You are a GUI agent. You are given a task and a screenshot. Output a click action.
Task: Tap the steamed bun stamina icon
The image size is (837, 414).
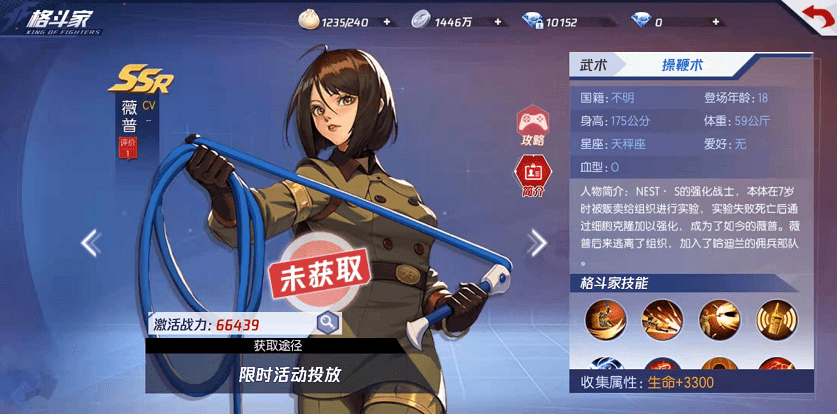click(x=308, y=20)
